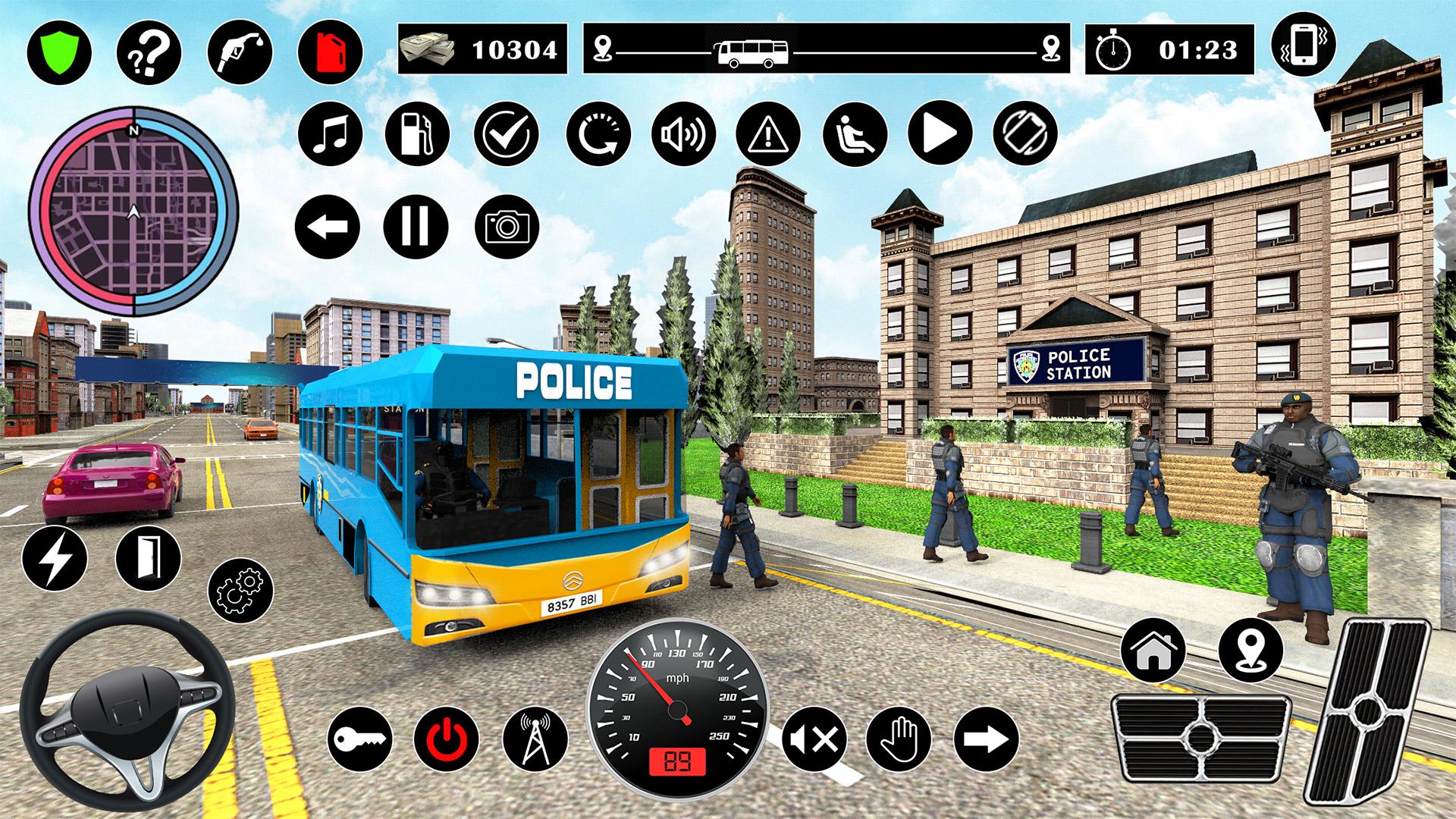Open the music note button
The image size is (1456, 819).
pos(331,133)
